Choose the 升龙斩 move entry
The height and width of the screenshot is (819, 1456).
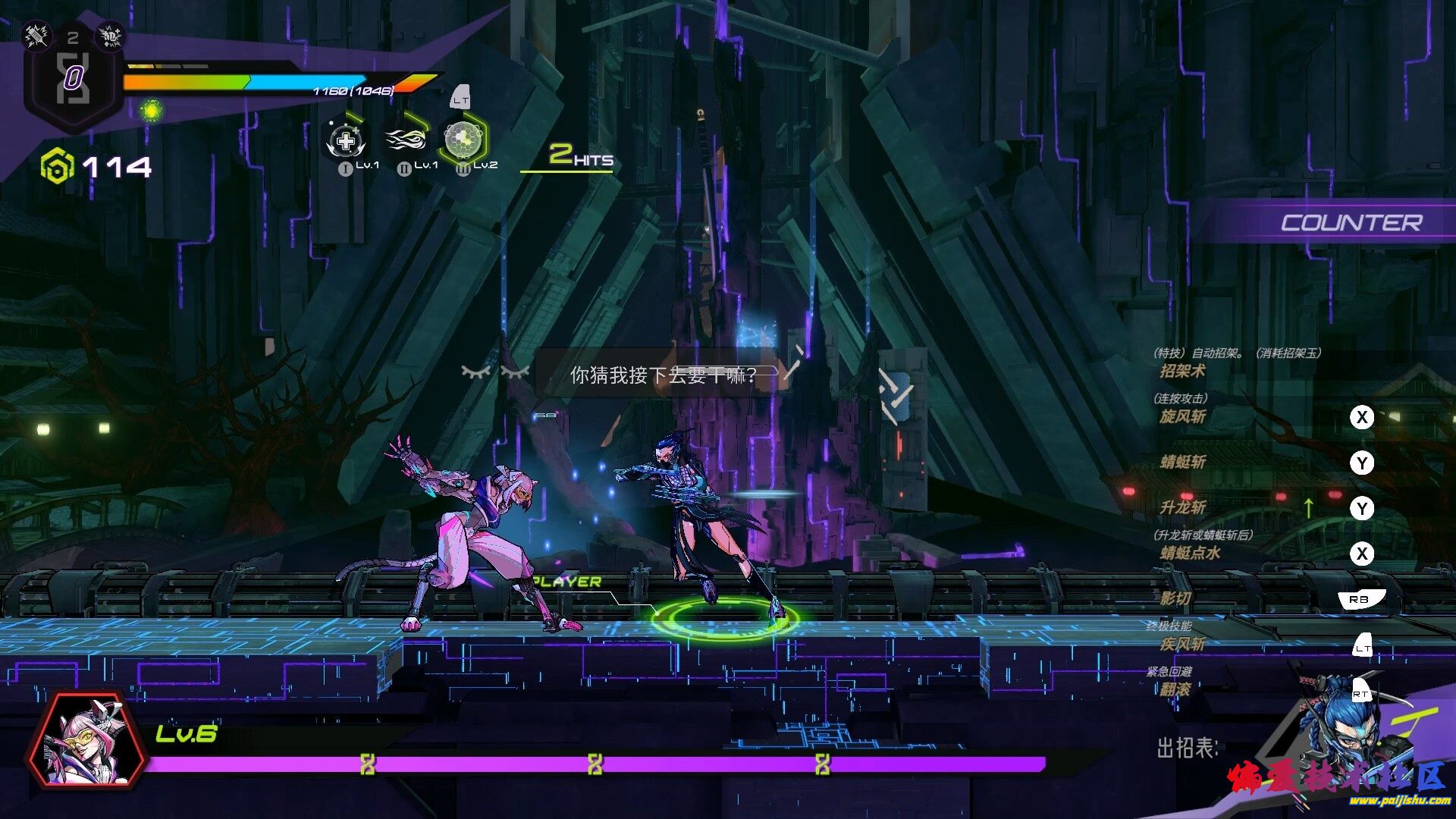(x=1182, y=507)
